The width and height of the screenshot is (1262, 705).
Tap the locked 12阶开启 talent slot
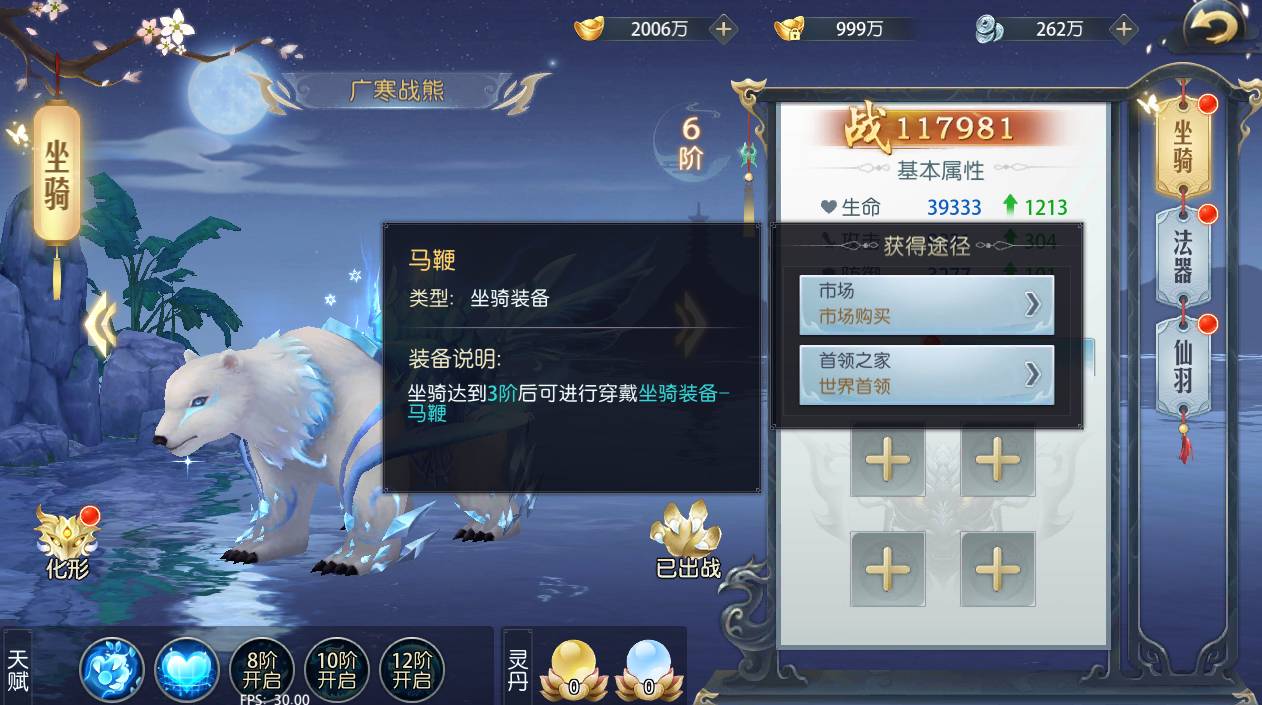412,668
